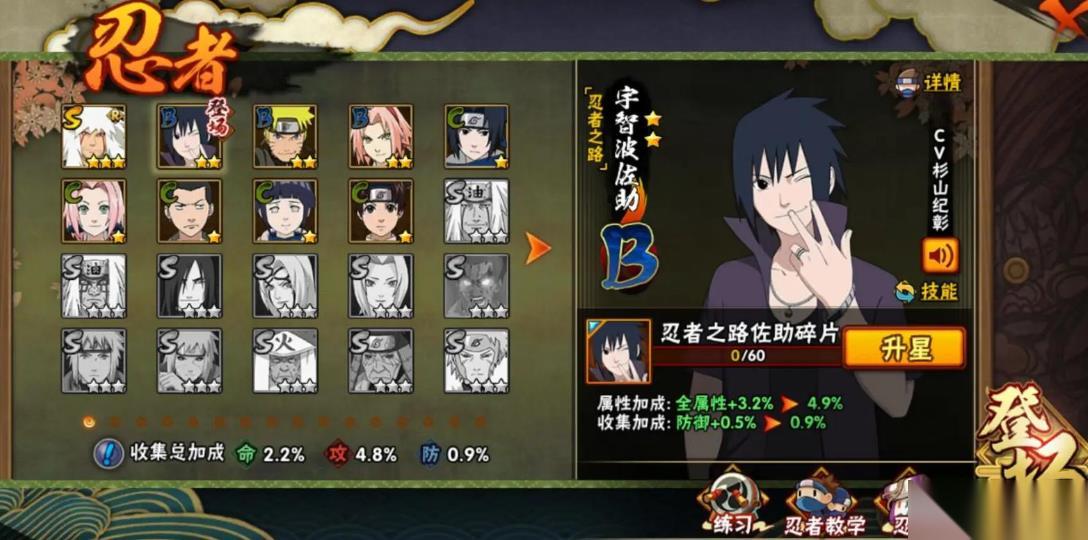1088x540 pixels.
Task: Click the orange arrow beside the ninja grid
Action: pos(538,248)
